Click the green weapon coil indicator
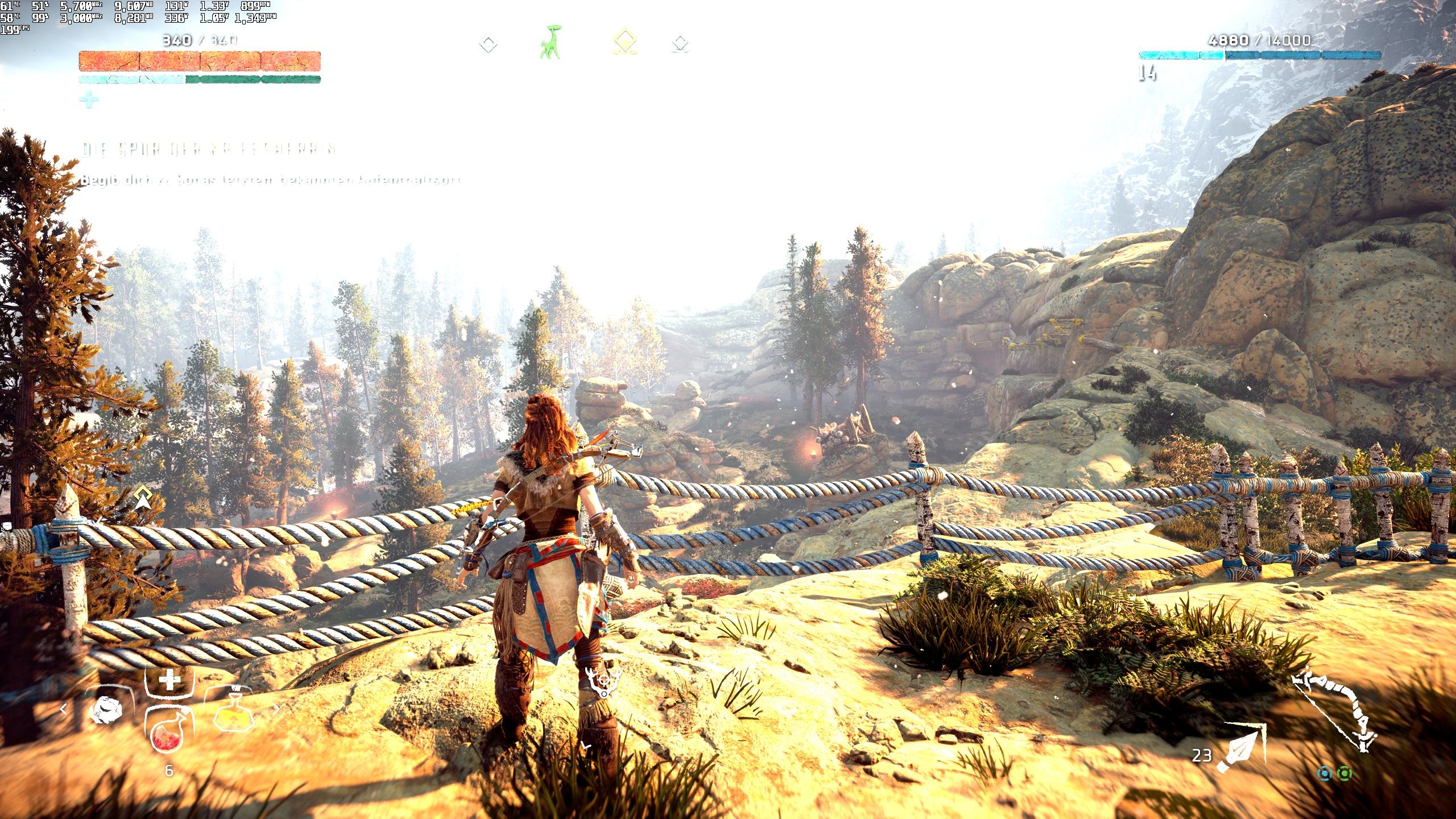 click(x=1345, y=773)
